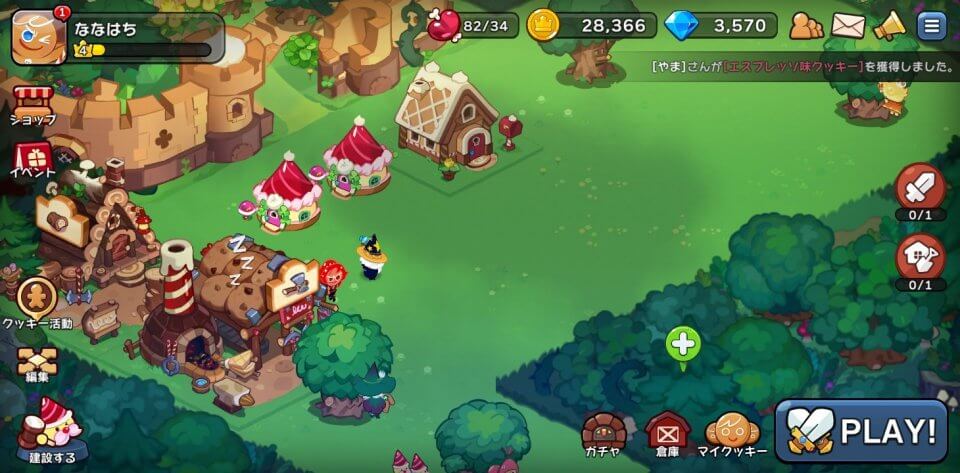Open the hamburger main menu
This screenshot has height=473, width=960.
coord(932,25)
